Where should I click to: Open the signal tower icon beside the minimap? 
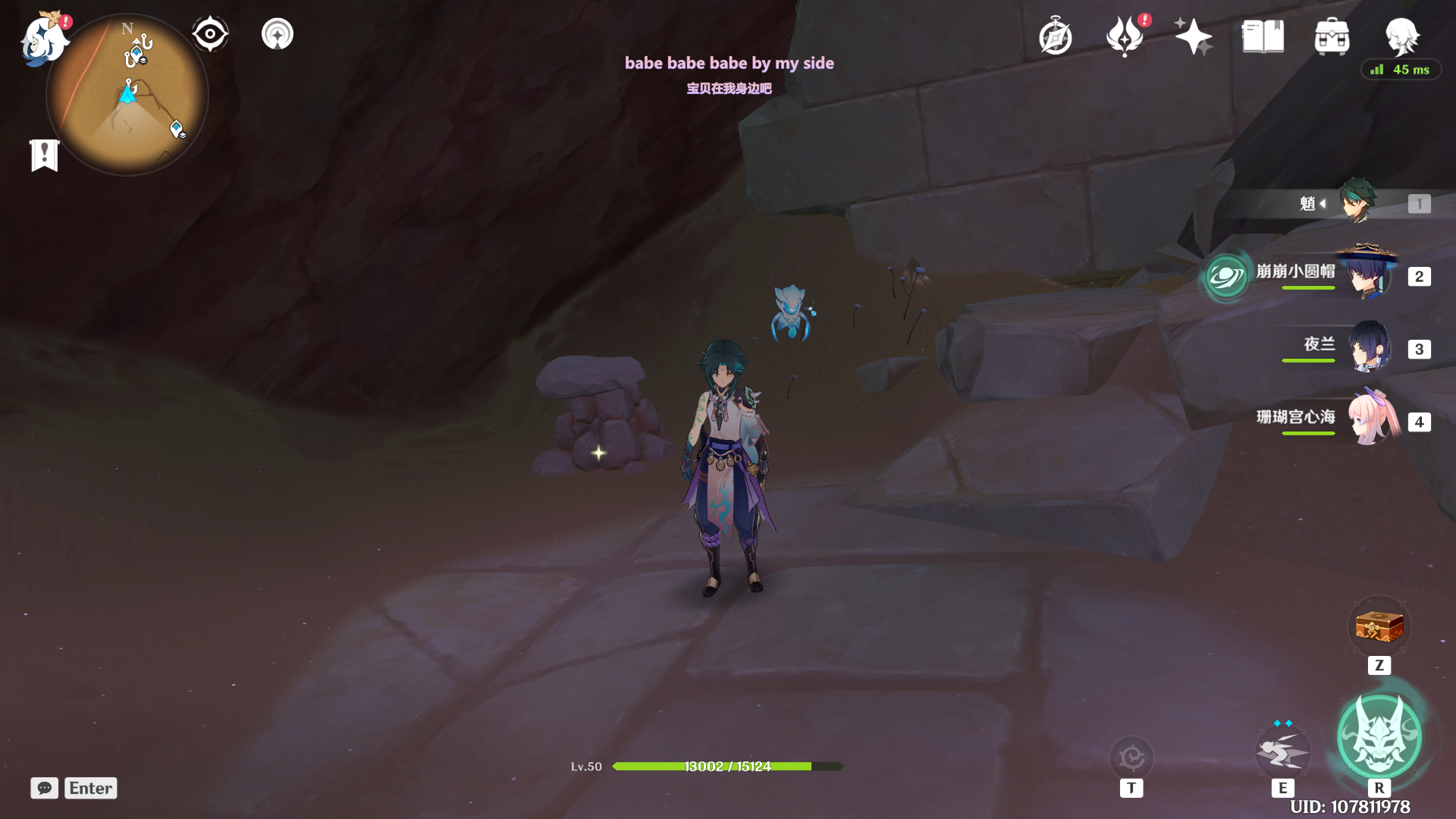pos(278,35)
